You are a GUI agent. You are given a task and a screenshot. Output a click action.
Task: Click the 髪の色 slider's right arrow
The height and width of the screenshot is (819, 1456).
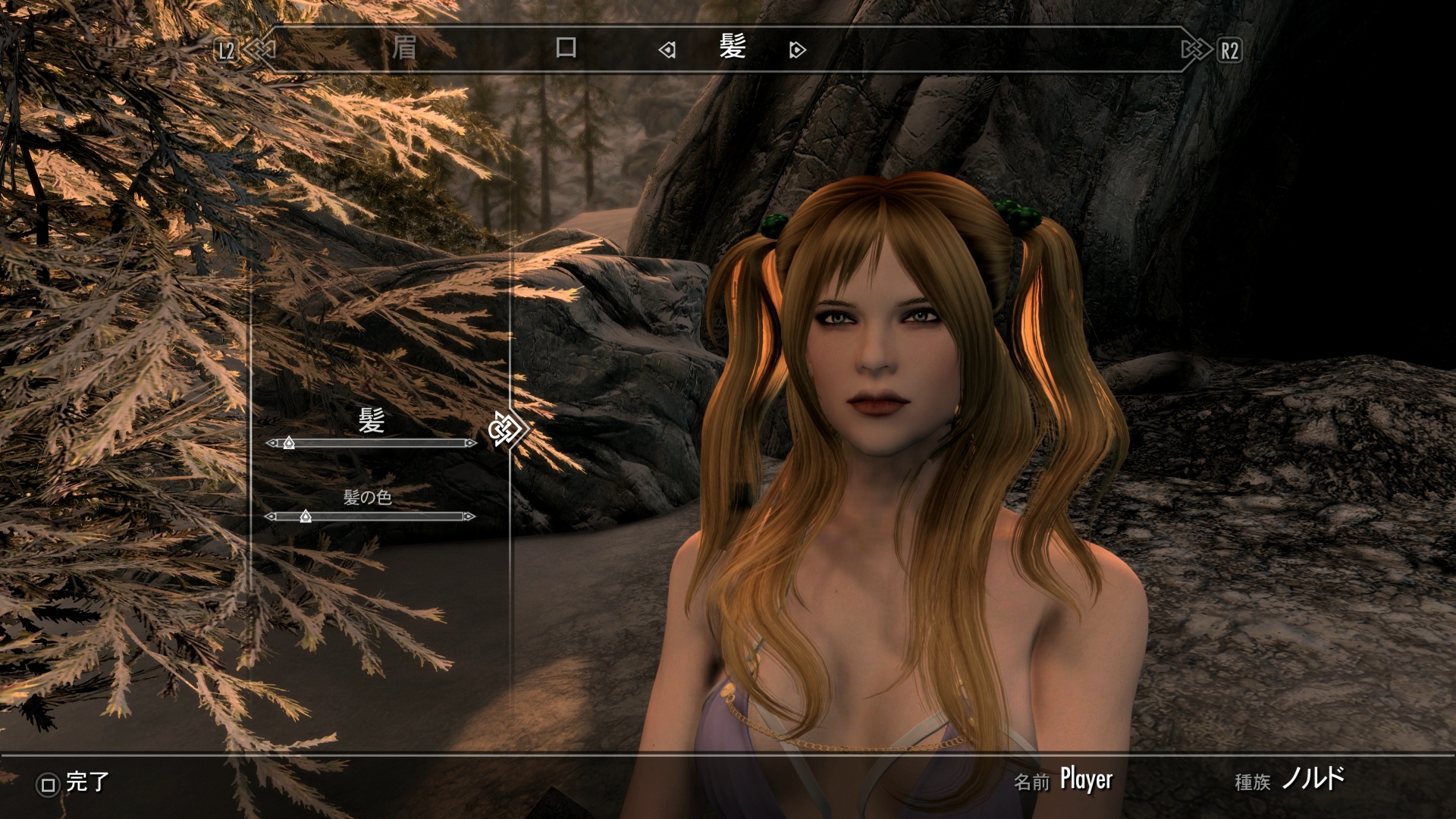470,516
